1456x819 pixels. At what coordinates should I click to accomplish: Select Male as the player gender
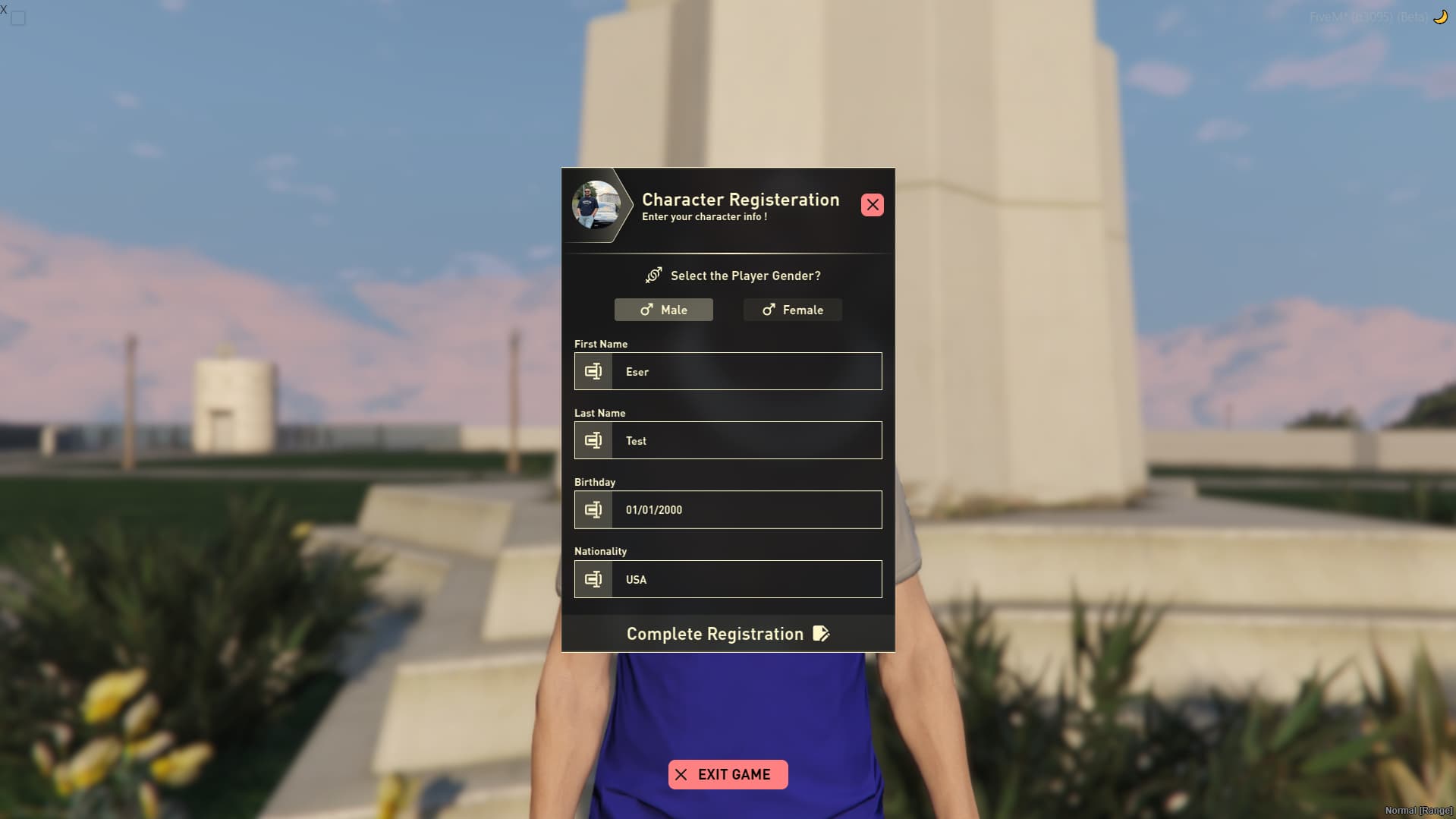(663, 310)
